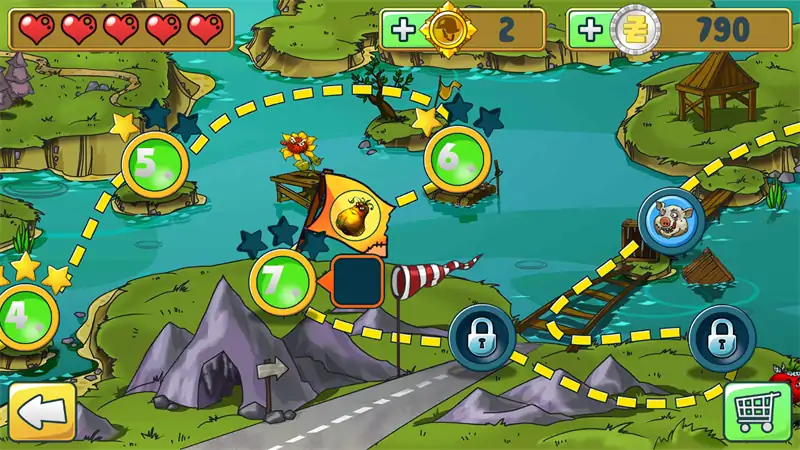The image size is (800, 450).
Task: Open the shopping cart store
Action: point(757,412)
